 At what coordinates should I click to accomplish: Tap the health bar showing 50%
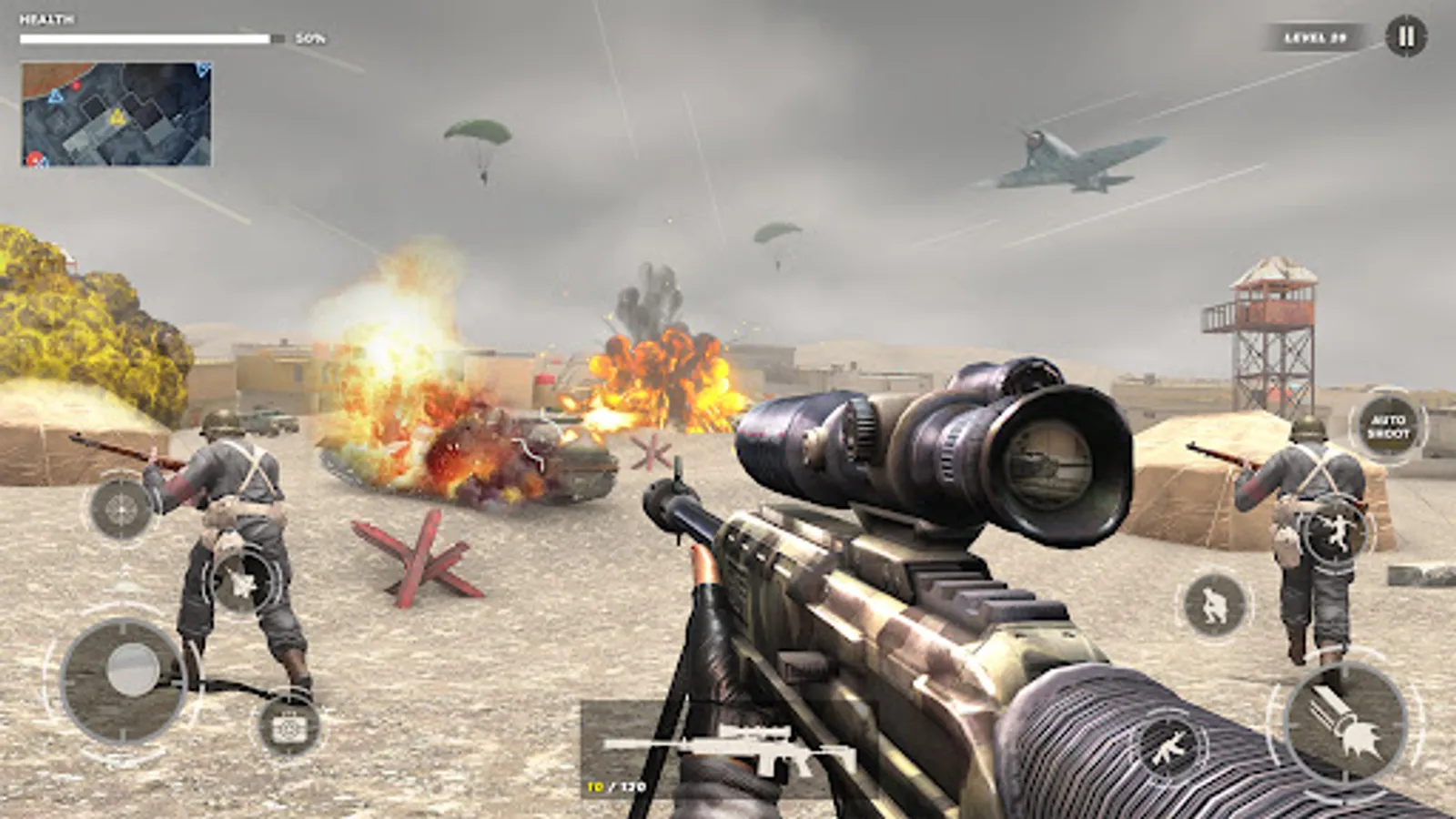pyautogui.click(x=150, y=37)
